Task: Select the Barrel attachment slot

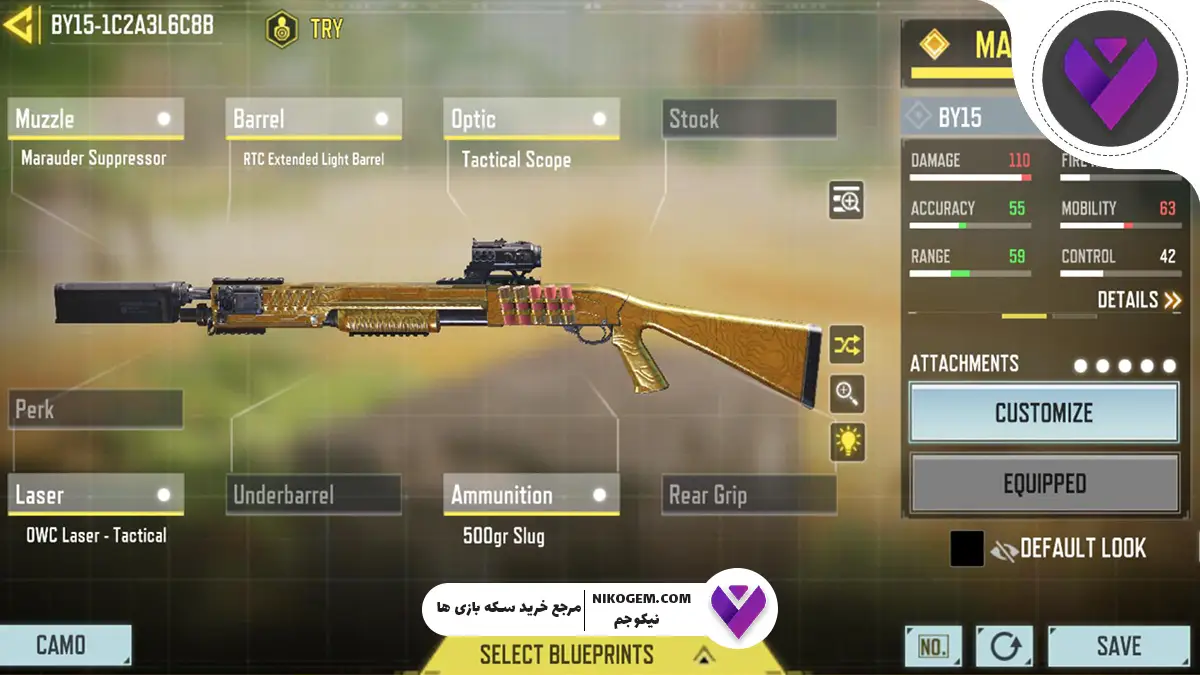Action: click(313, 119)
